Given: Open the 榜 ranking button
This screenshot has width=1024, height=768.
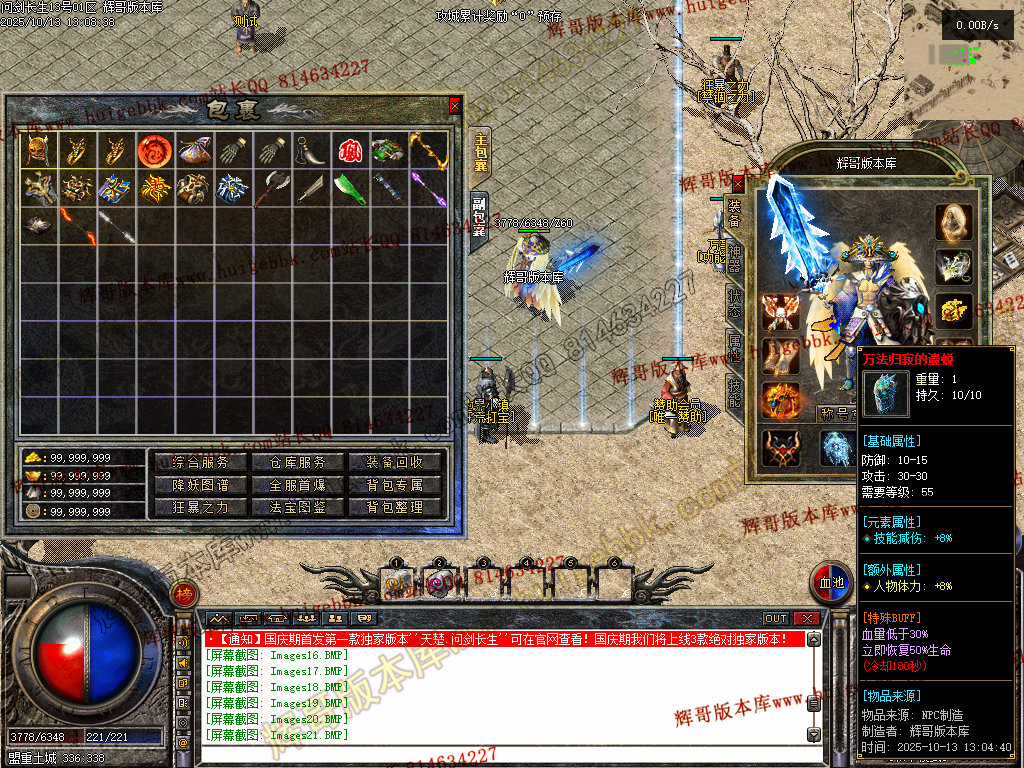Looking at the screenshot, I should point(183,593).
